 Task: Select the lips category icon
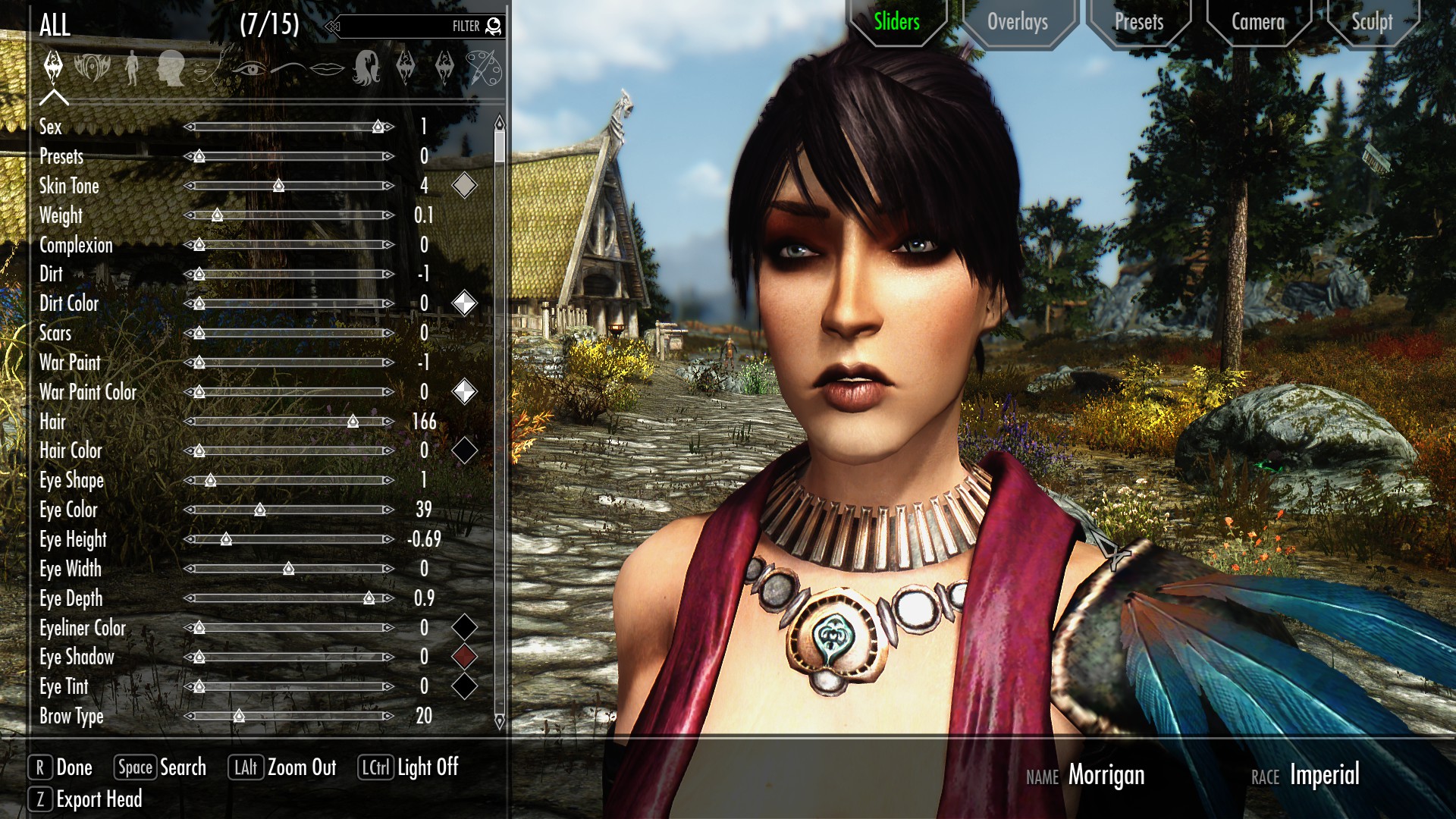327,68
